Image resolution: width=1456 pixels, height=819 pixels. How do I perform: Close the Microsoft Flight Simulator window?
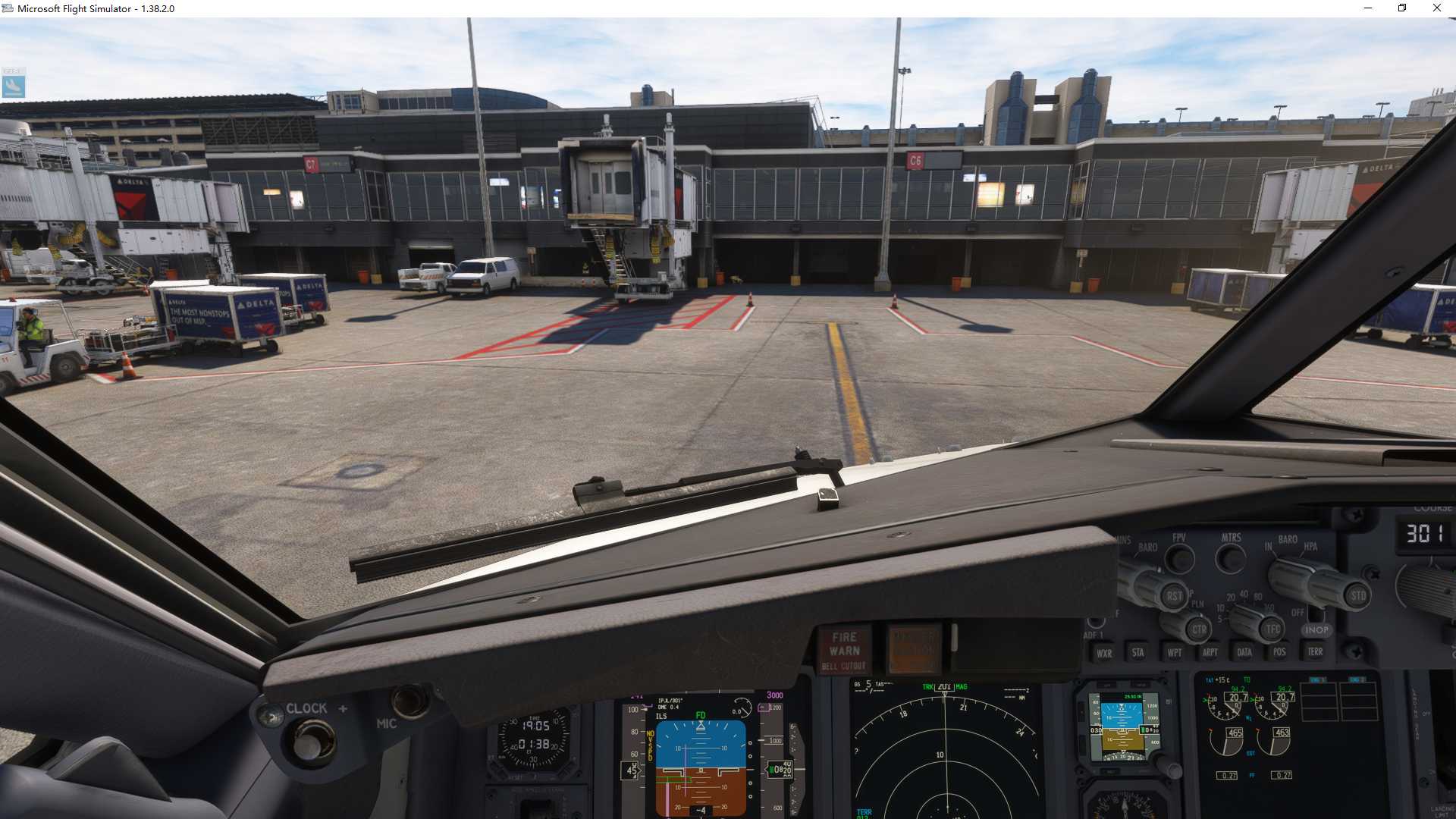pos(1436,8)
